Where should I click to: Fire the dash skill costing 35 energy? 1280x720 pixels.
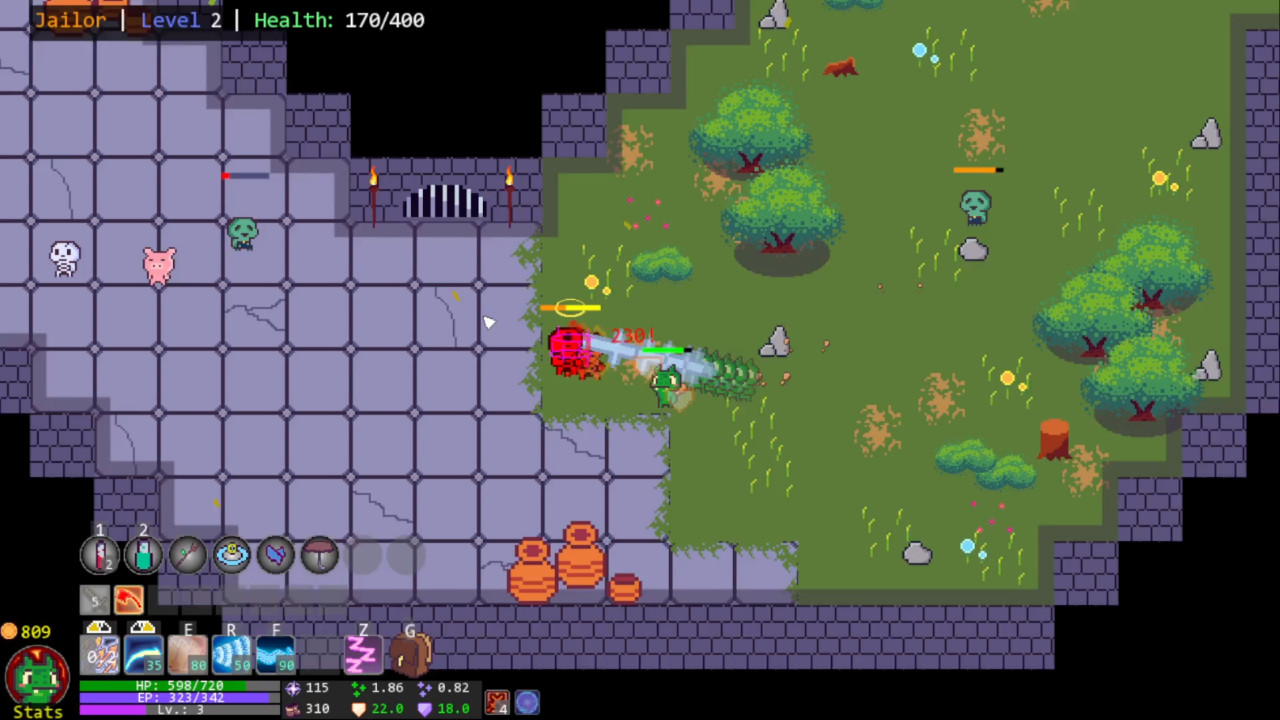142,653
